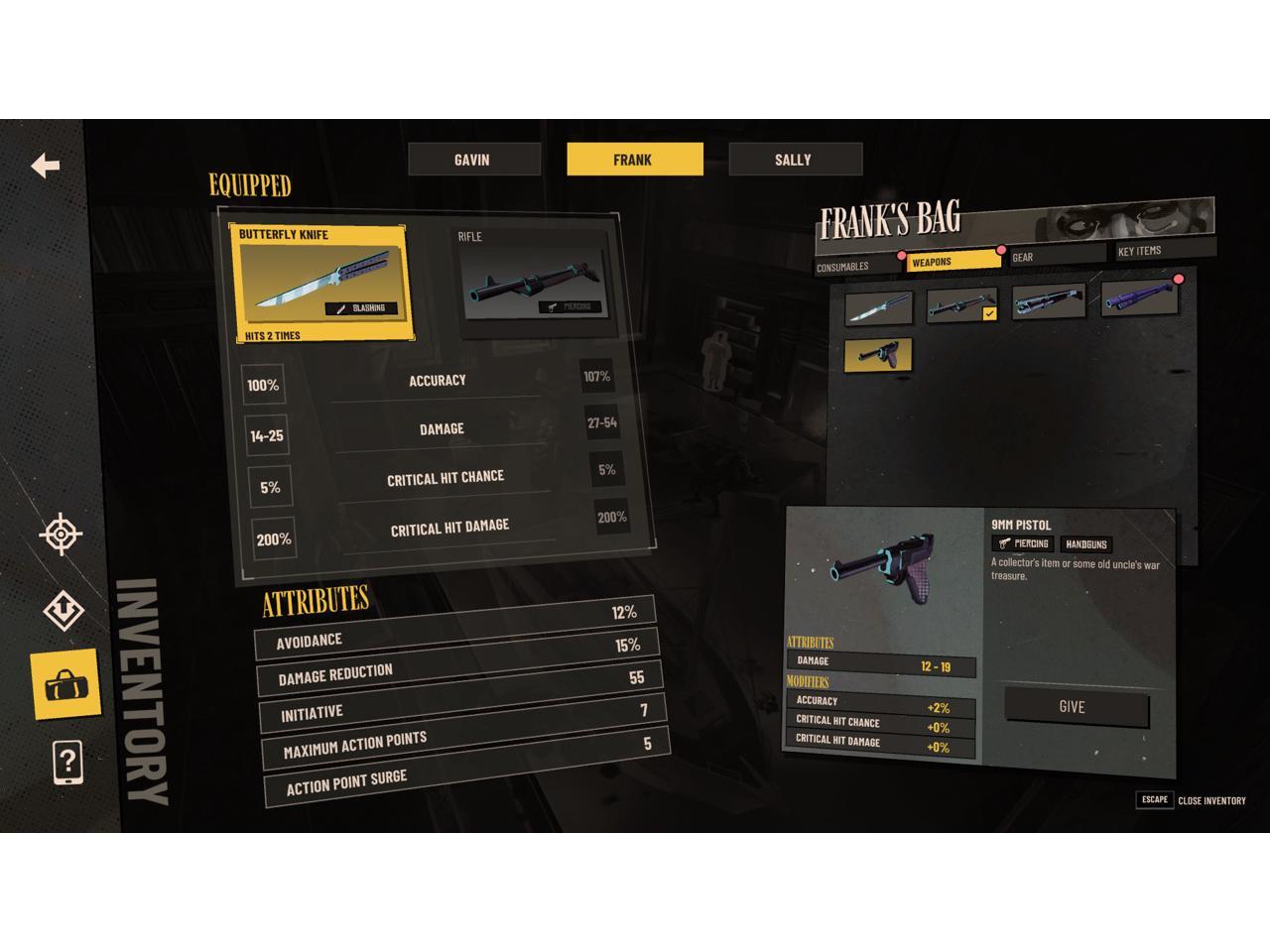Image resolution: width=1270 pixels, height=952 pixels.
Task: Select the 9mm pistol bag slot
Action: (878, 355)
